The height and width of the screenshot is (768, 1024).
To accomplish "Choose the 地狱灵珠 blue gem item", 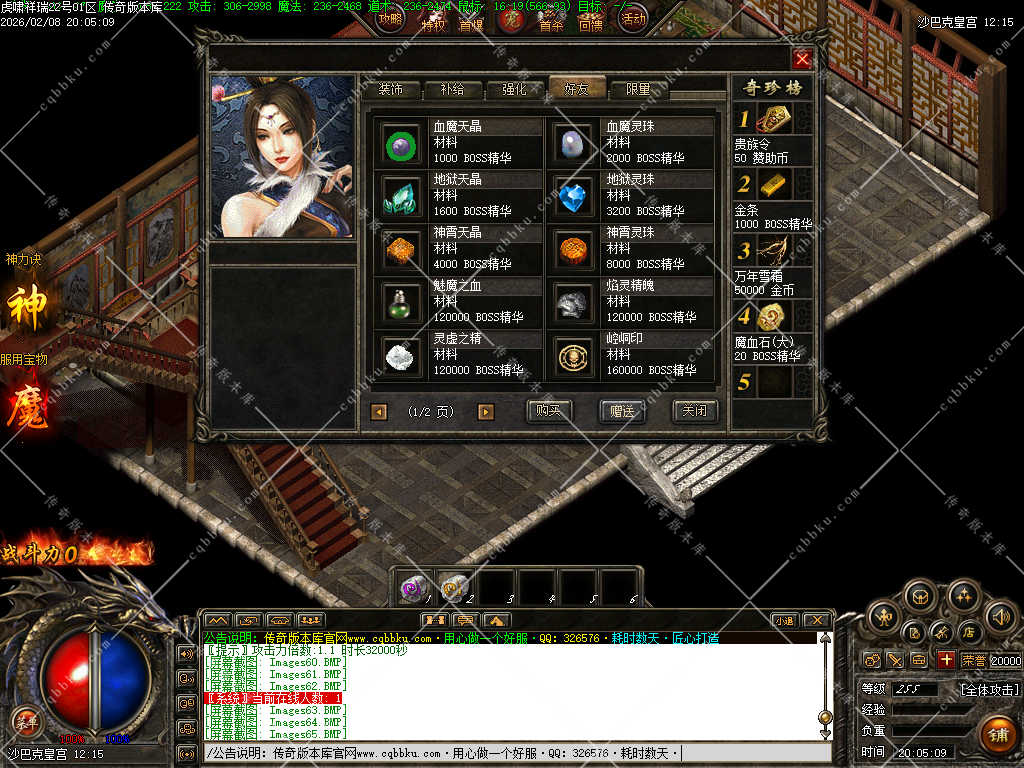I will click(x=574, y=196).
